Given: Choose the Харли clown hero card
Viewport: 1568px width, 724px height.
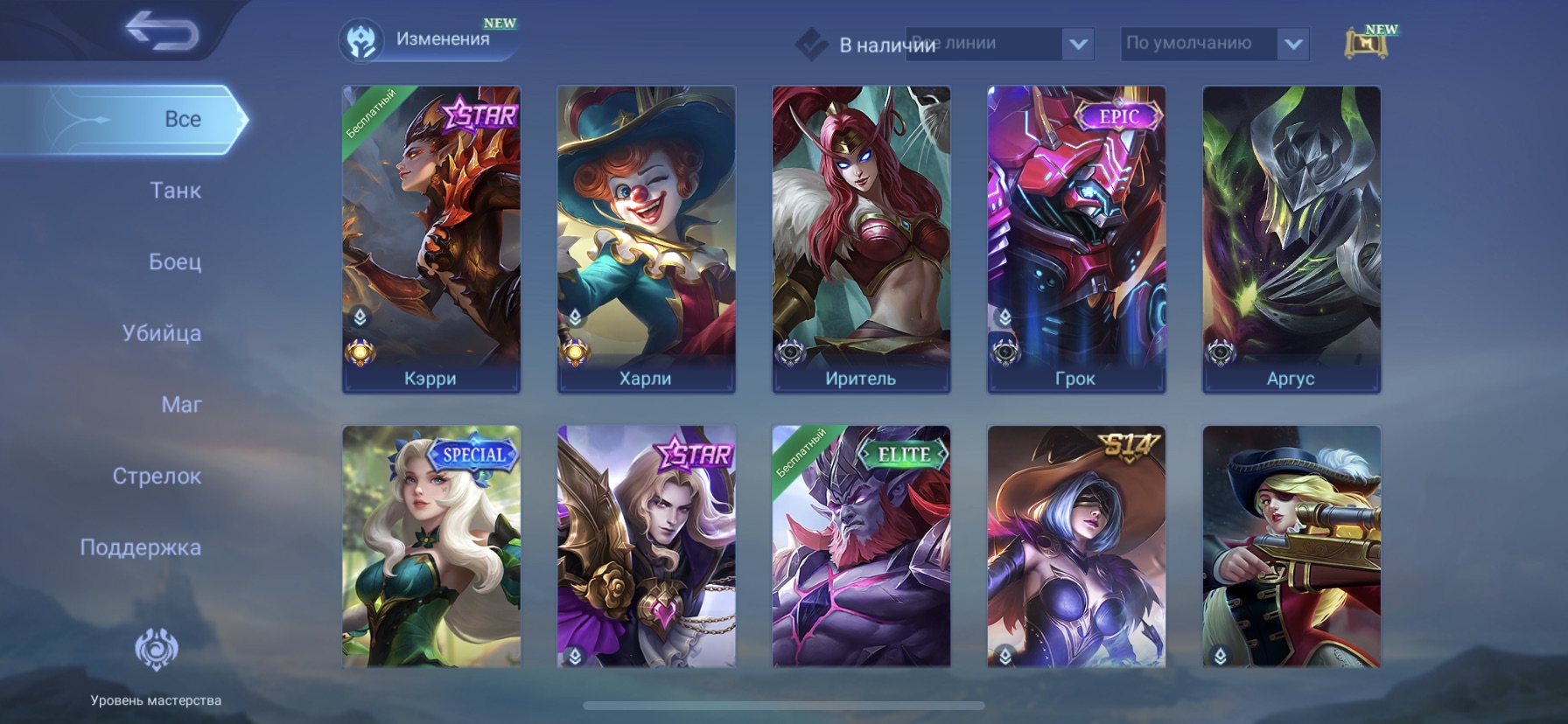Looking at the screenshot, I should click(x=647, y=239).
